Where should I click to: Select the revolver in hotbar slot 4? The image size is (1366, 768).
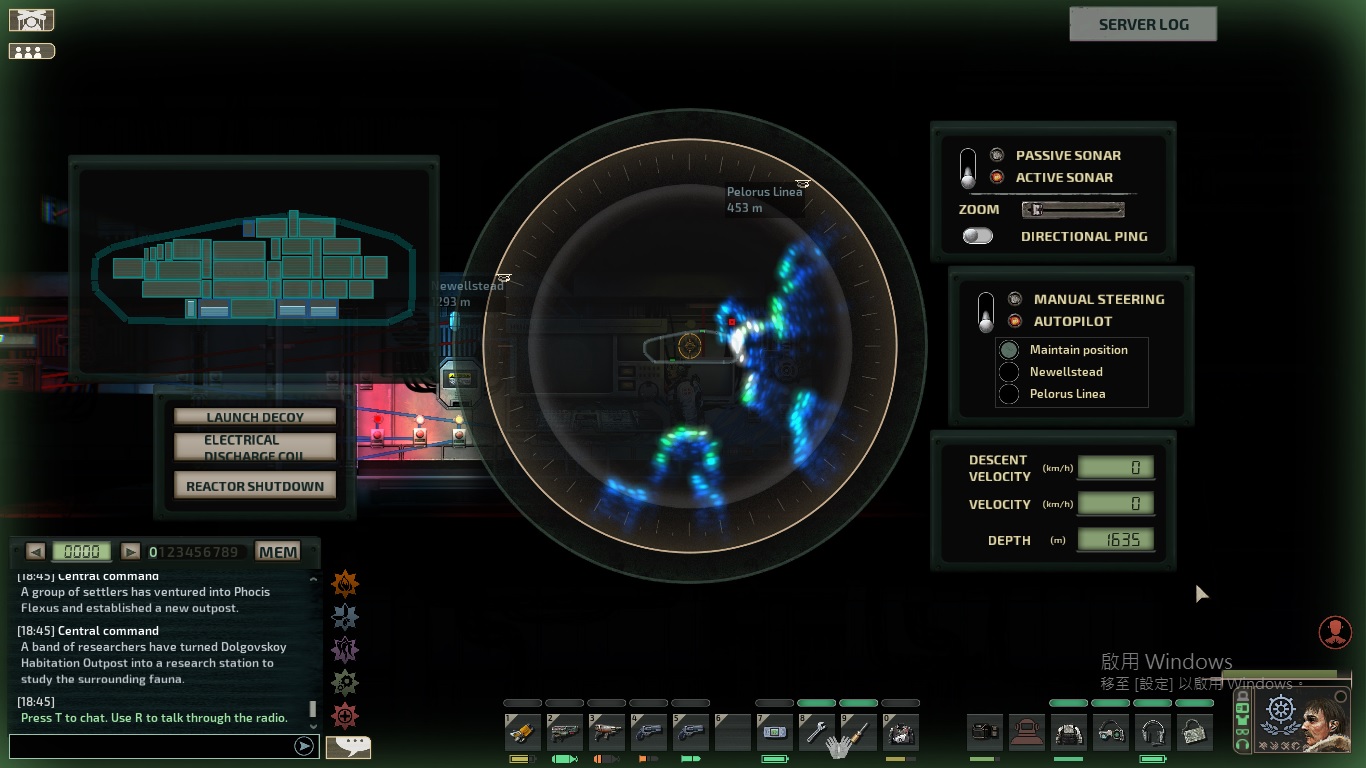coord(650,732)
